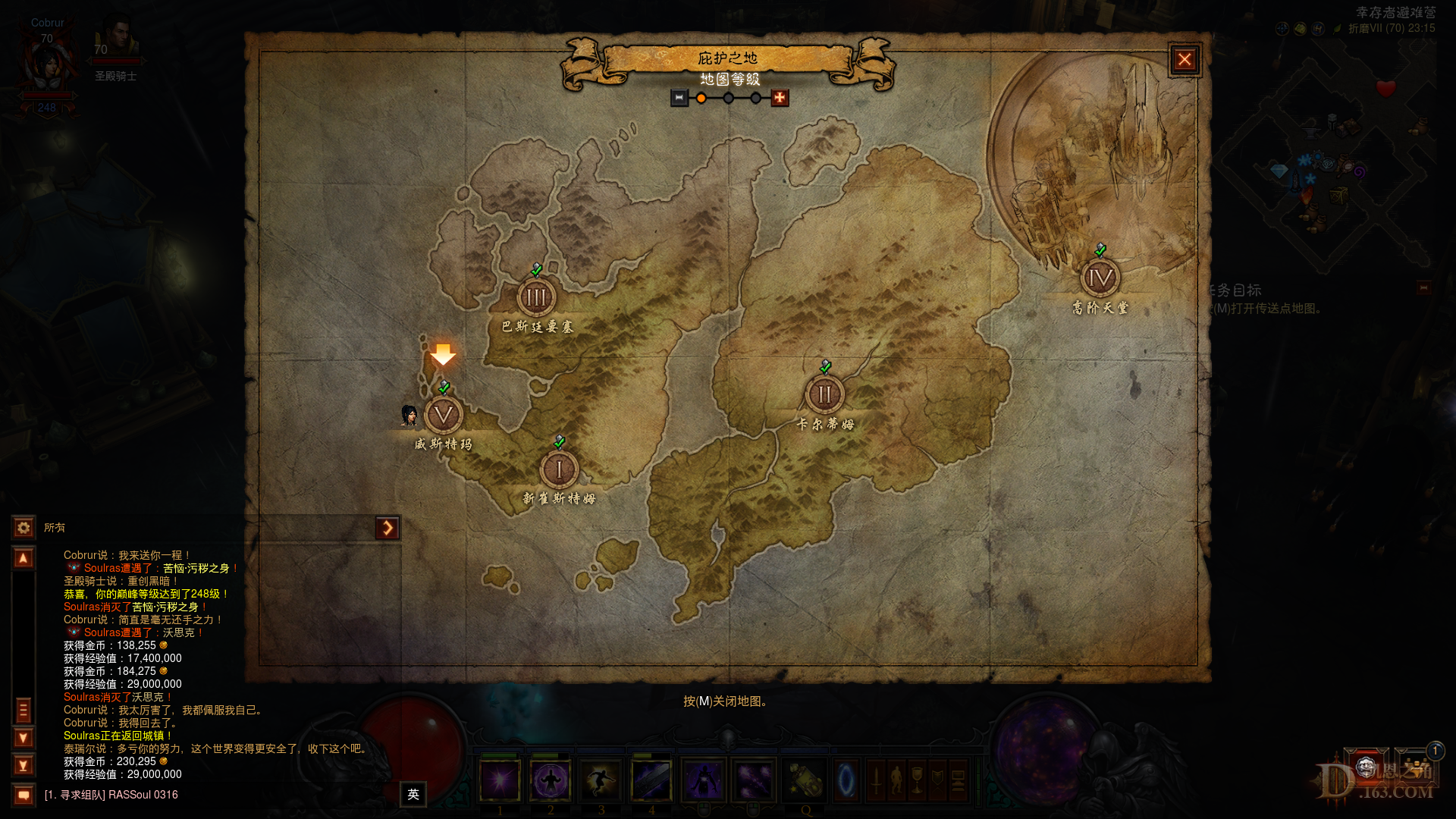Click the map level plus button

780,98
